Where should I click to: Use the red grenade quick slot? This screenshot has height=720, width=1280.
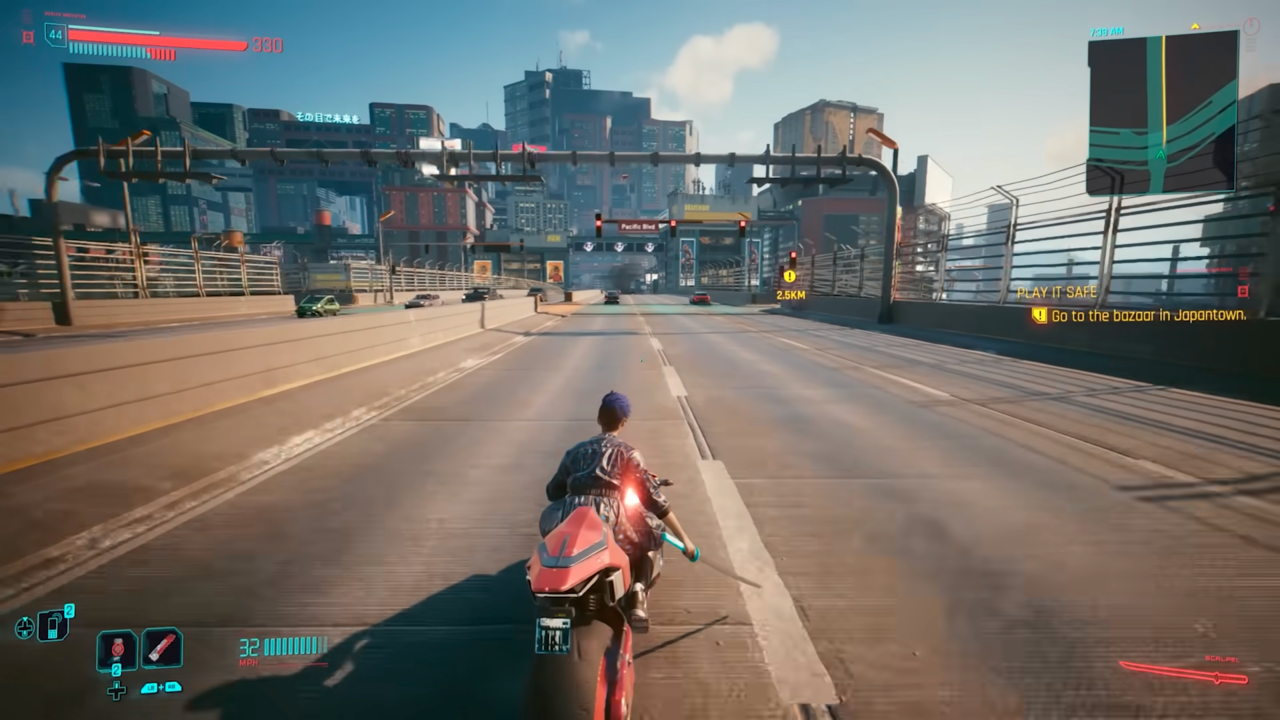[x=117, y=650]
